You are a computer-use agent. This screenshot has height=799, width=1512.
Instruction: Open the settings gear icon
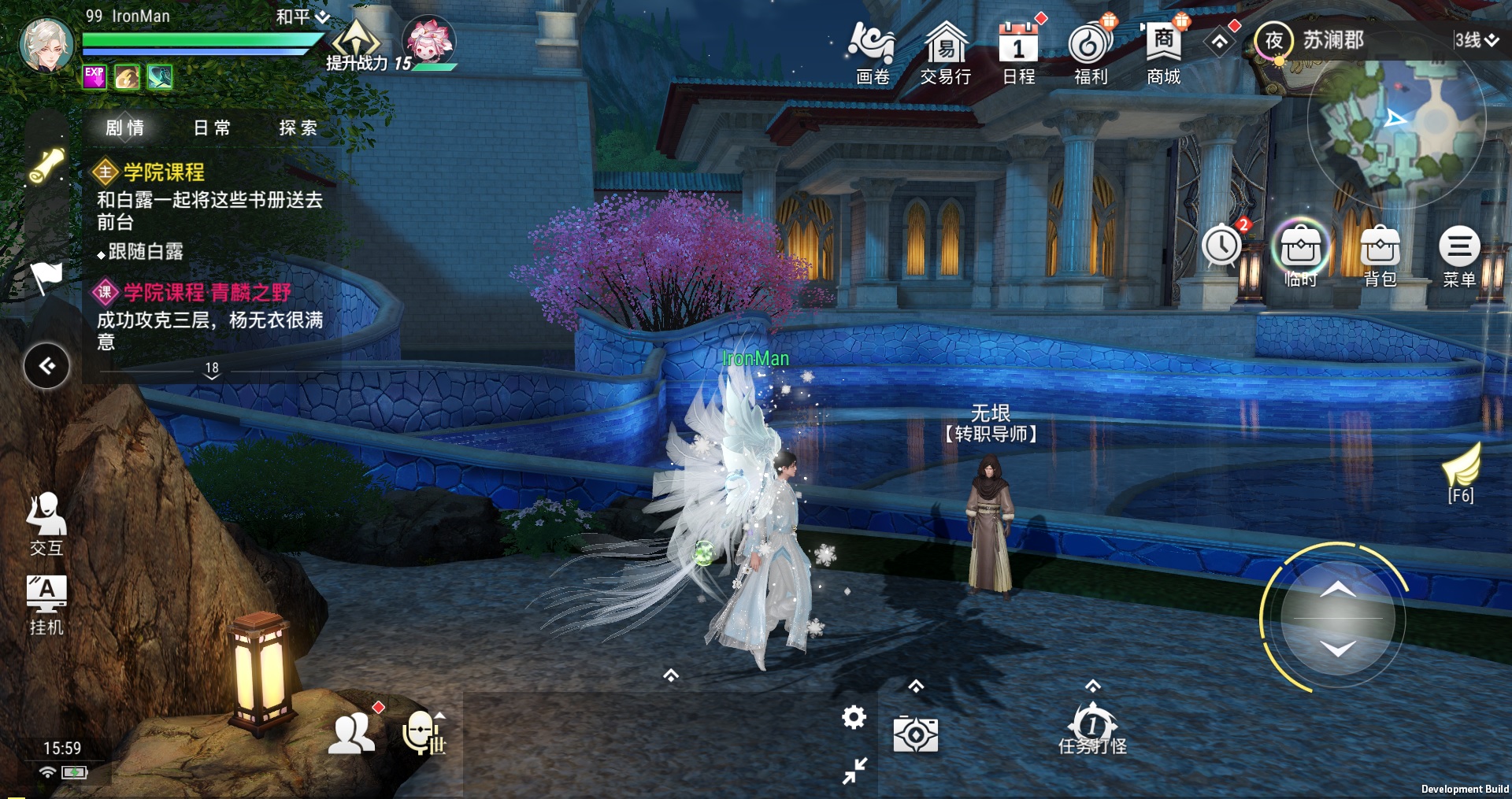coord(854,717)
